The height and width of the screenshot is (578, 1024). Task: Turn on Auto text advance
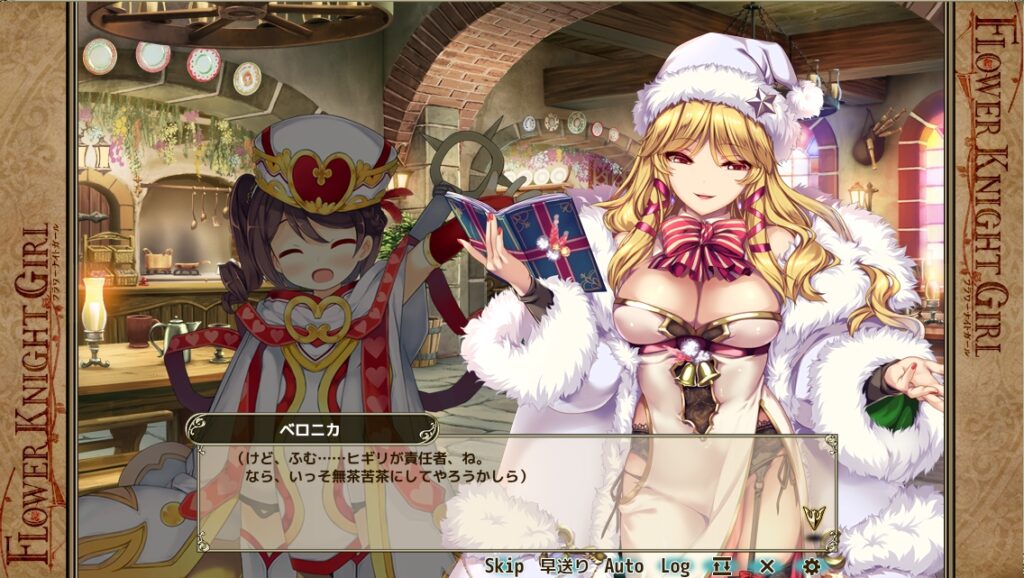click(624, 566)
